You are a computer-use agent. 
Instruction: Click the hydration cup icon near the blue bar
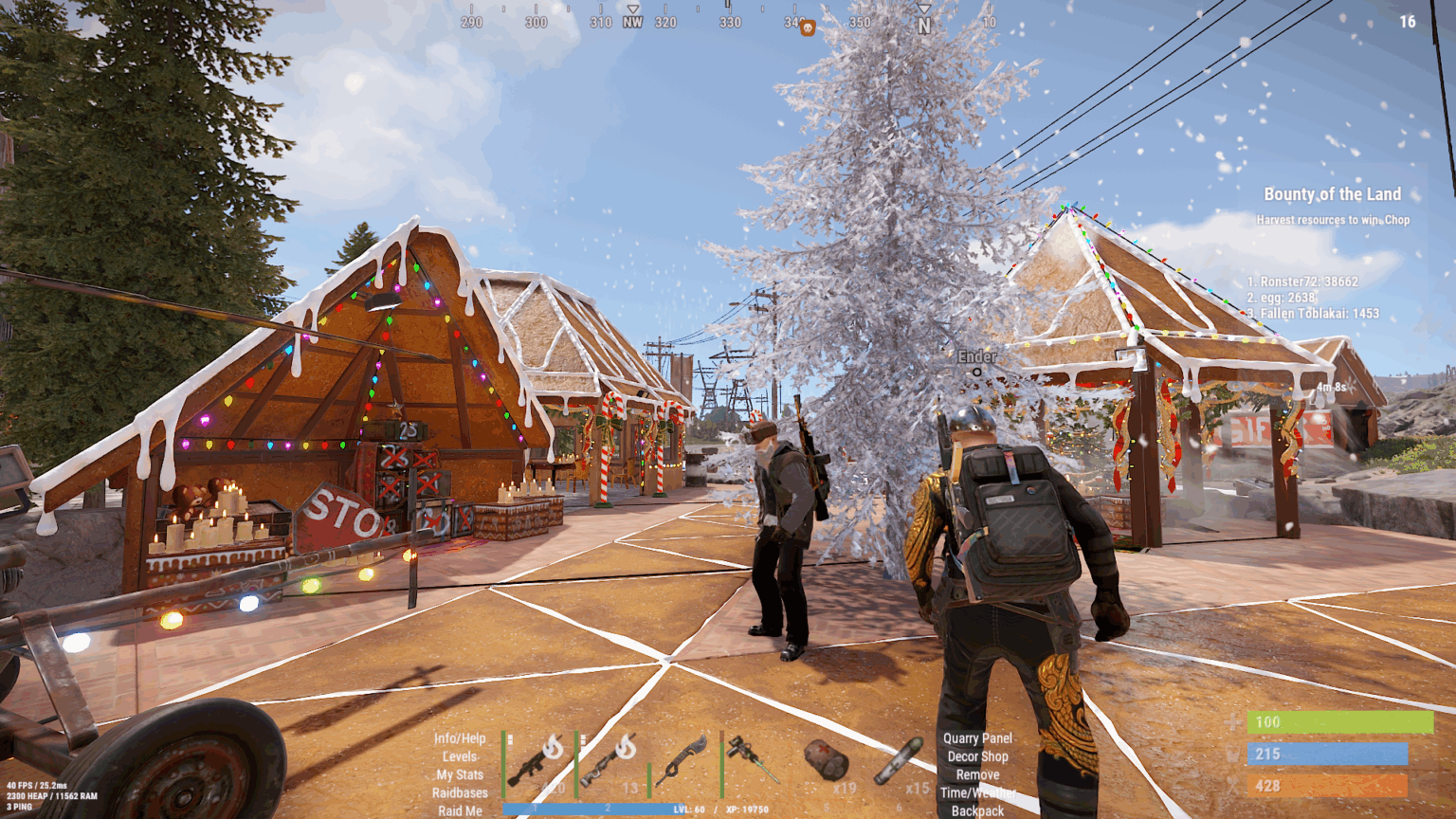point(1235,754)
